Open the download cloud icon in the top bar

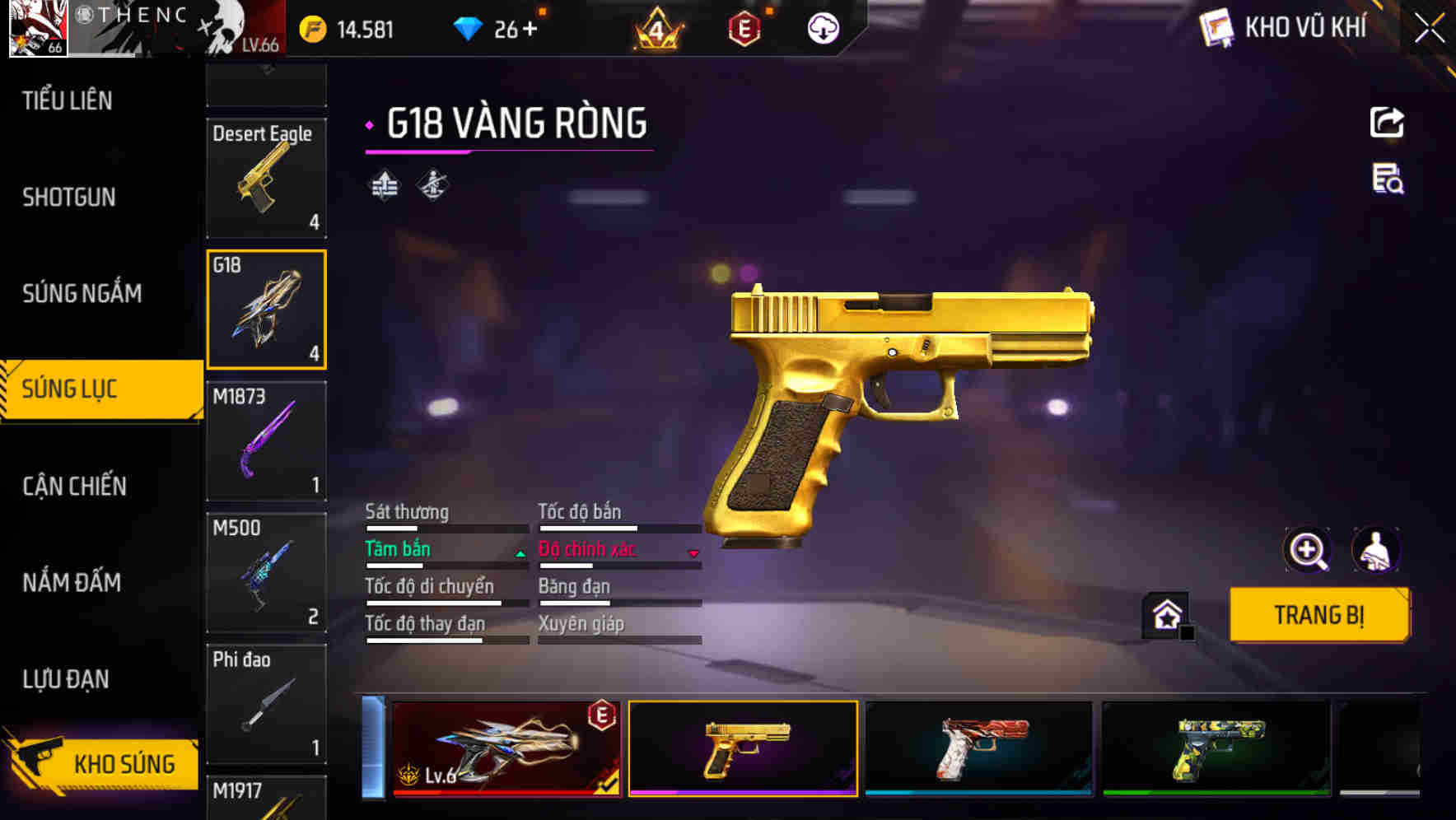click(822, 29)
